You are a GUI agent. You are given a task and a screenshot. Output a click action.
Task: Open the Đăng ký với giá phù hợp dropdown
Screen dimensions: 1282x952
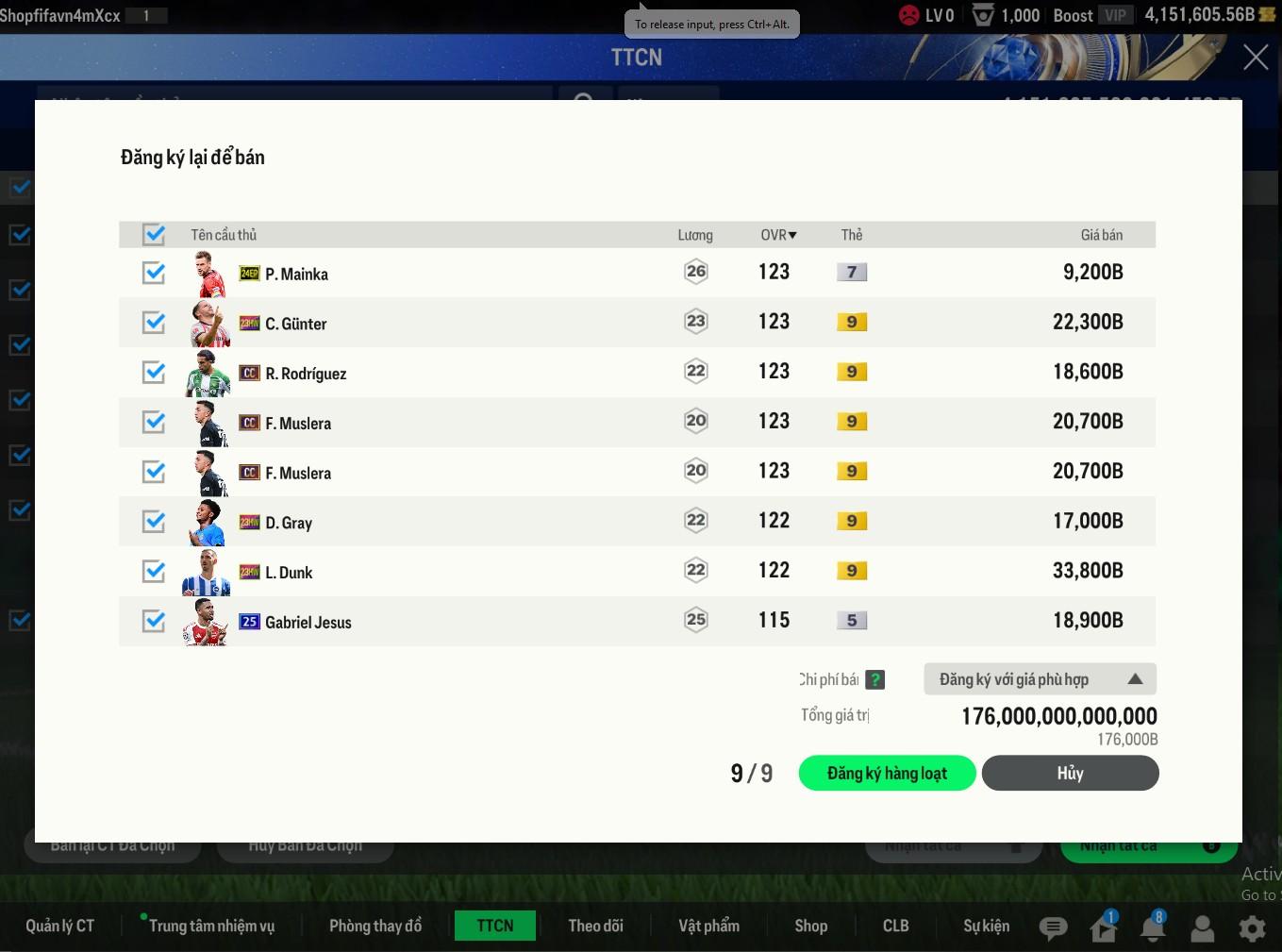pos(1040,679)
